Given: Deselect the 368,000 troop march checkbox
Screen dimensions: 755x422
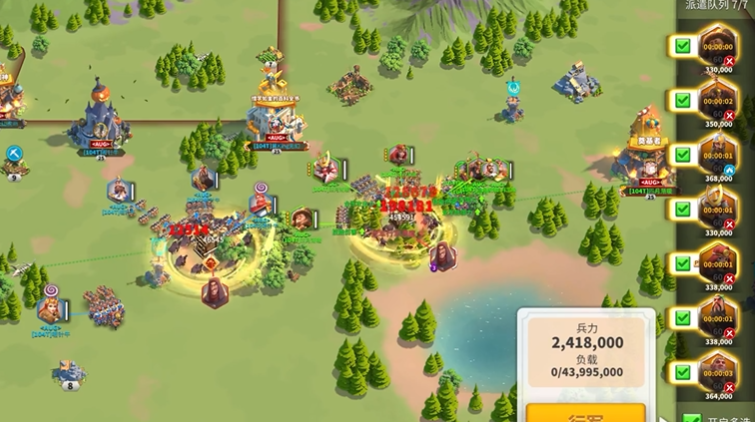Looking at the screenshot, I should pyautogui.click(x=682, y=155).
